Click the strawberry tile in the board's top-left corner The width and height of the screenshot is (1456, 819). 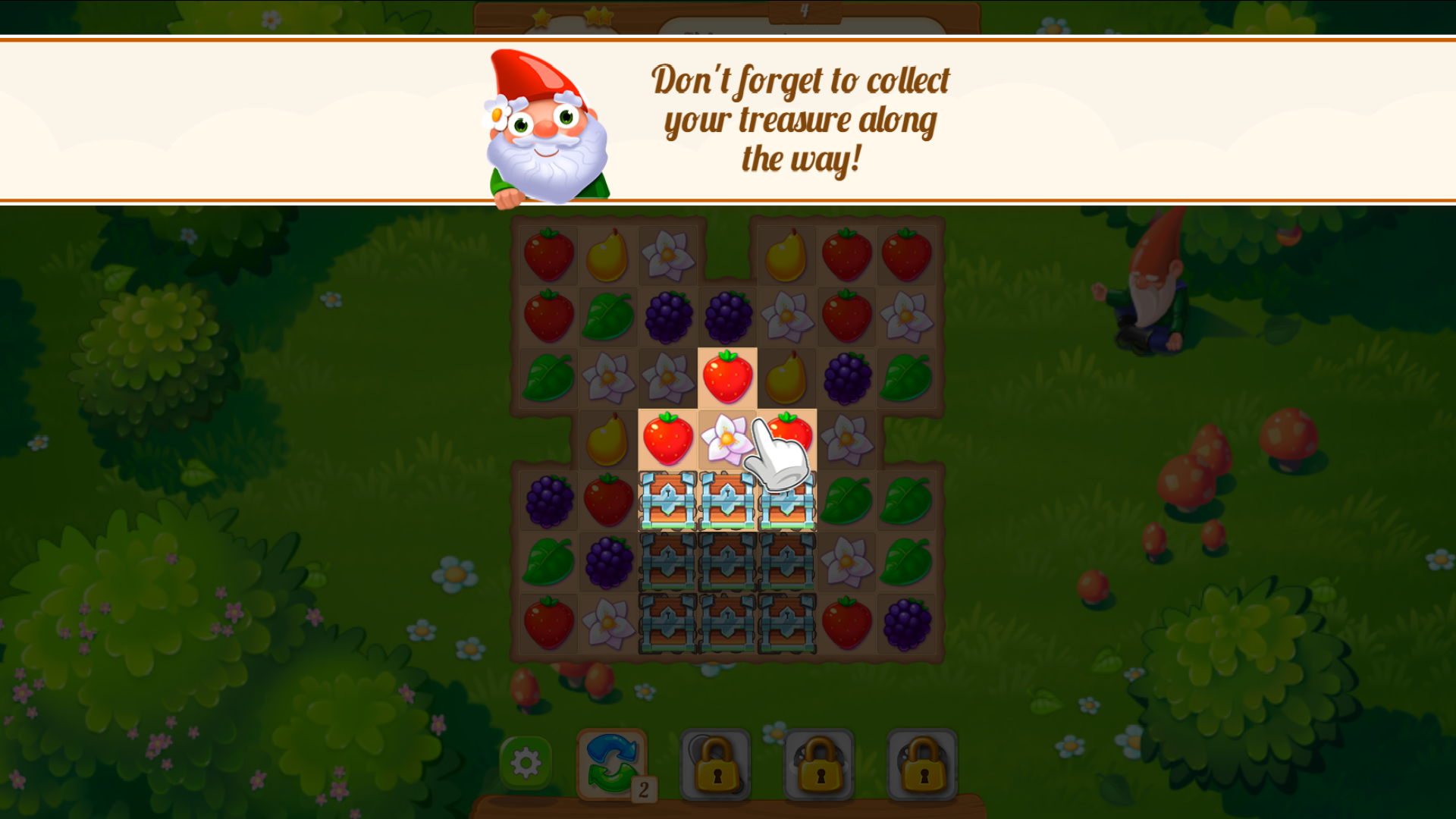coord(548,253)
